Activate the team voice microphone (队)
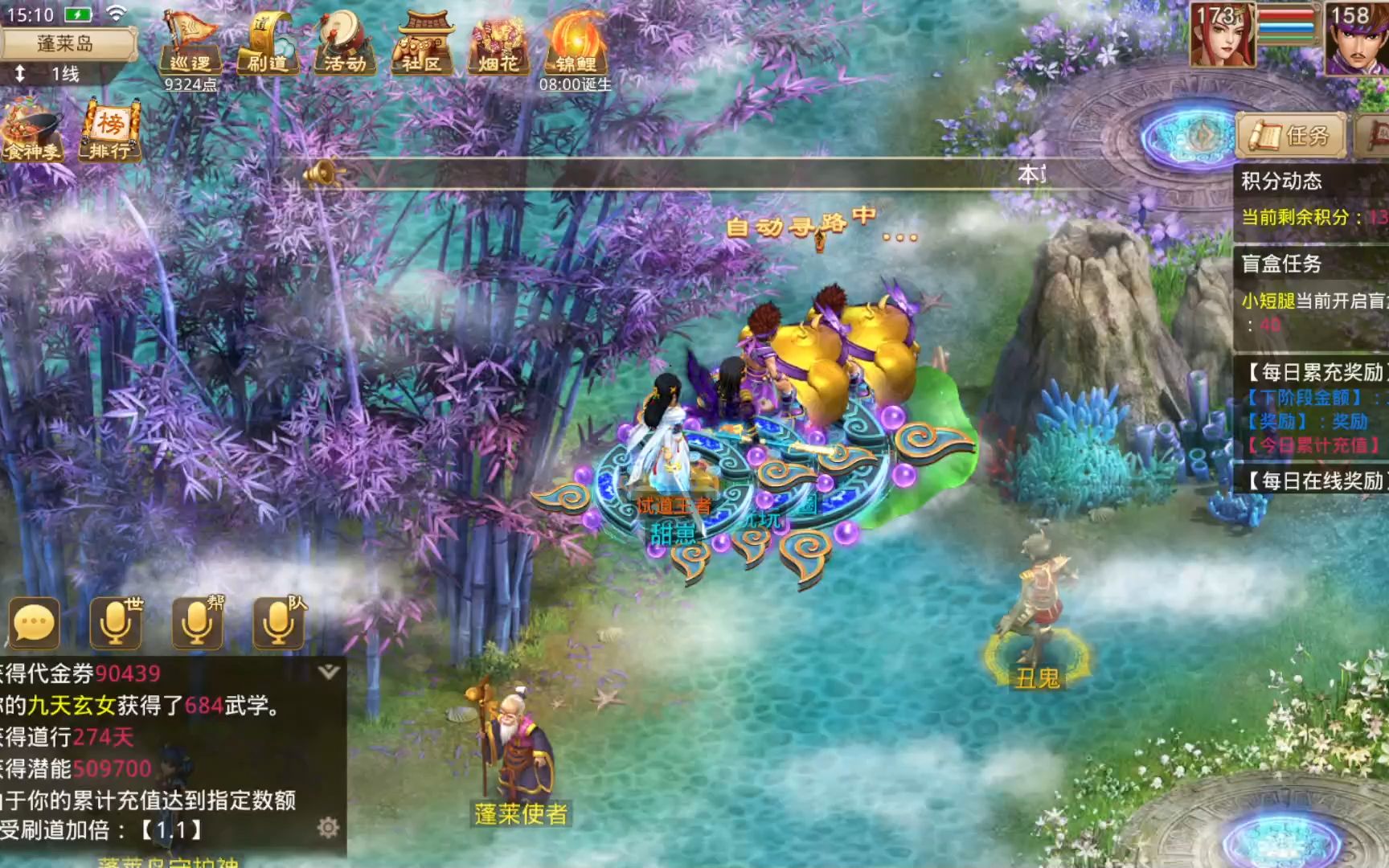 278,623
